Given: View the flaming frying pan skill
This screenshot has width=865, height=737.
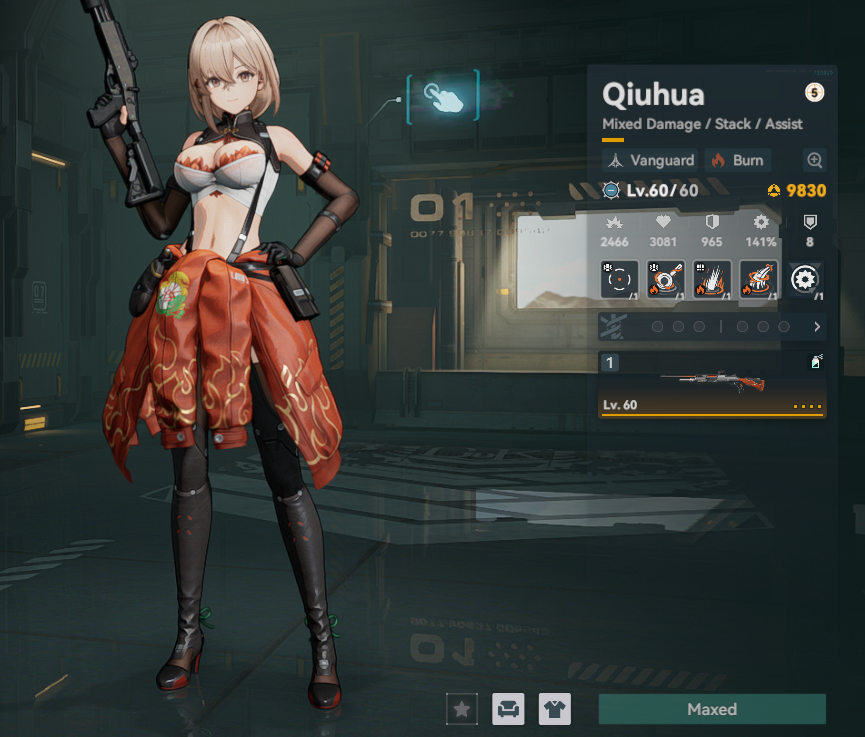Looking at the screenshot, I should (x=667, y=280).
